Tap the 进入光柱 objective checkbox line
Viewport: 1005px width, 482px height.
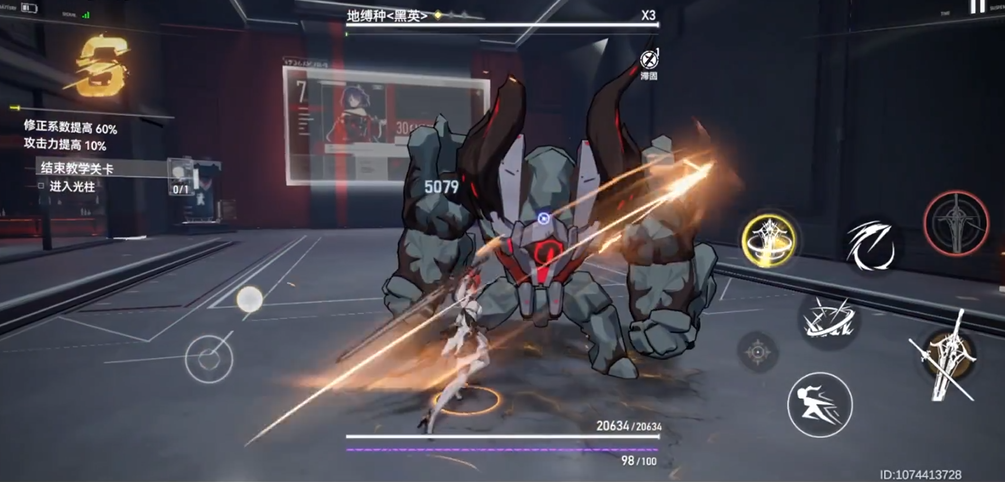point(69,186)
